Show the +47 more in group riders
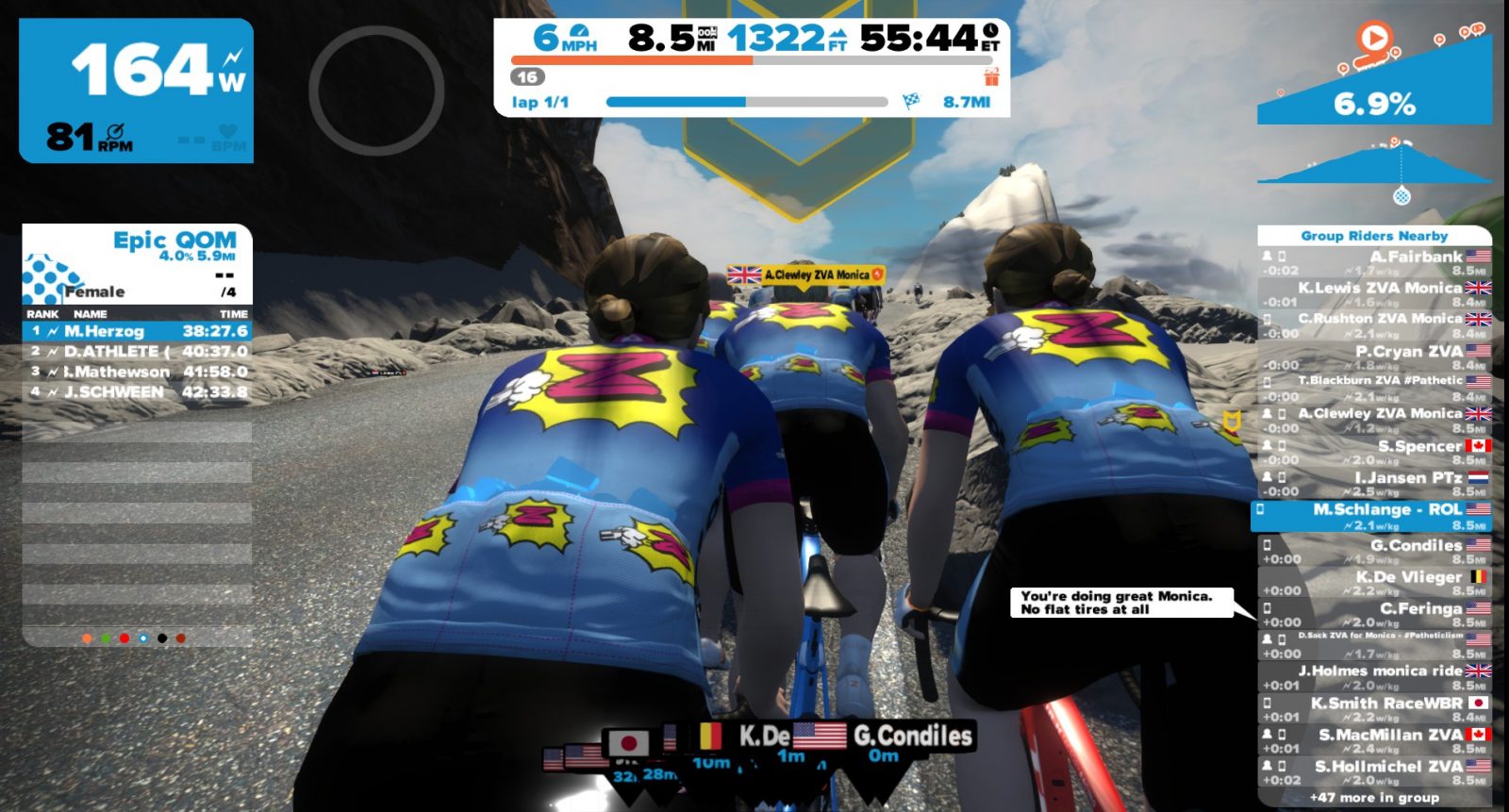Image resolution: width=1509 pixels, height=812 pixels. tap(1374, 798)
